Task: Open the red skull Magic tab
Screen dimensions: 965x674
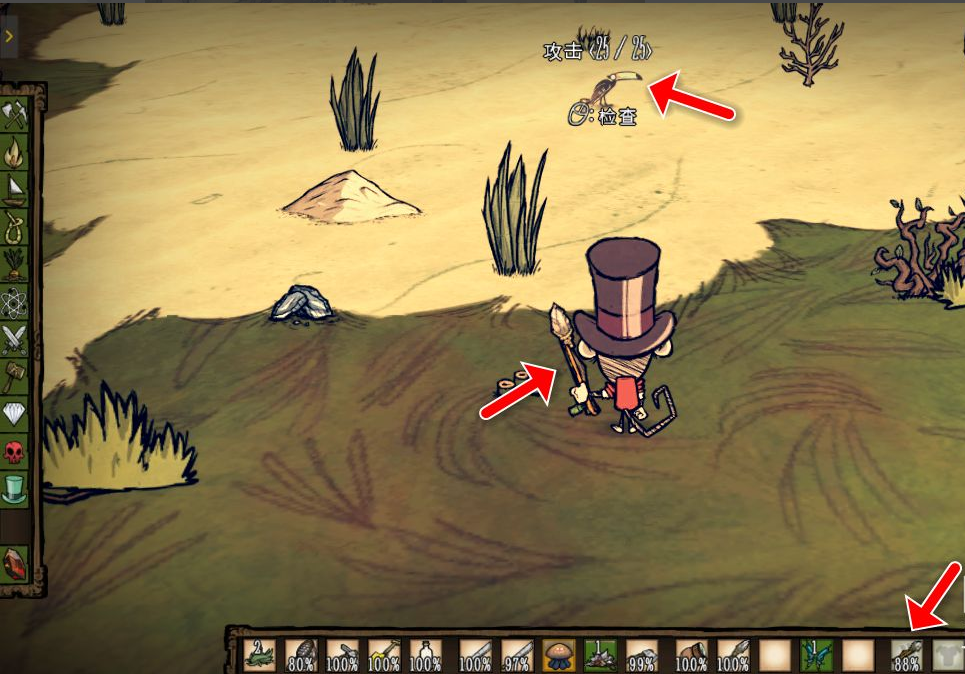Action: (15, 451)
